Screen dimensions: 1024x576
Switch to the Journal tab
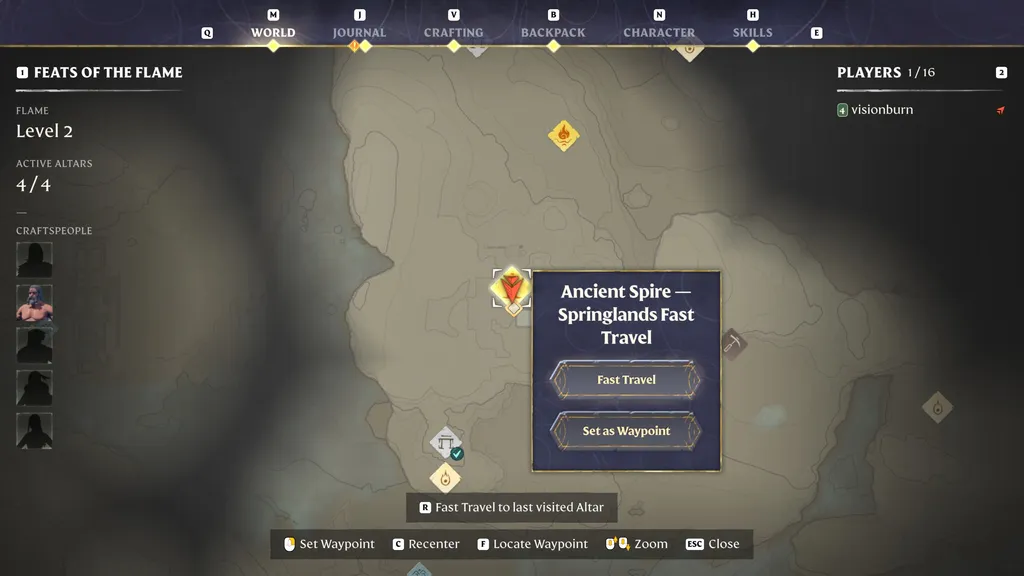point(359,33)
